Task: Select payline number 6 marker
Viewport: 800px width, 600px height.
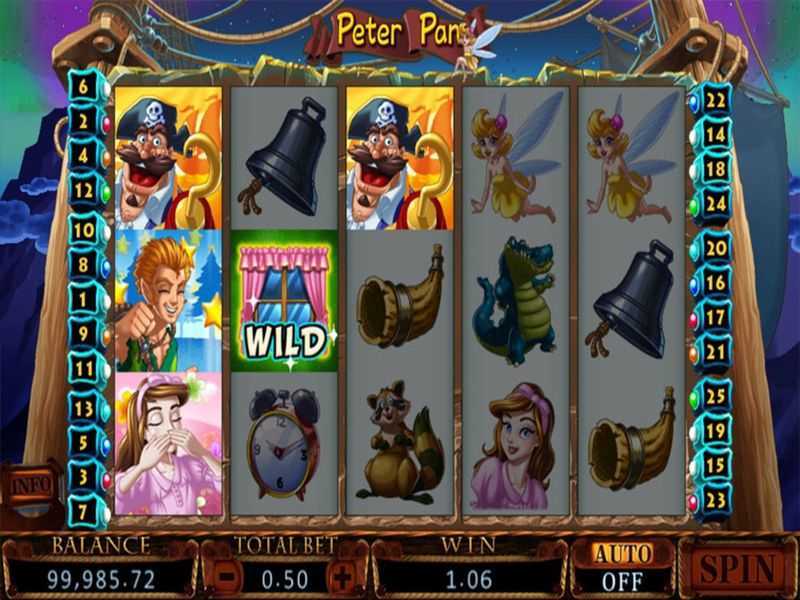Action: [x=82, y=87]
